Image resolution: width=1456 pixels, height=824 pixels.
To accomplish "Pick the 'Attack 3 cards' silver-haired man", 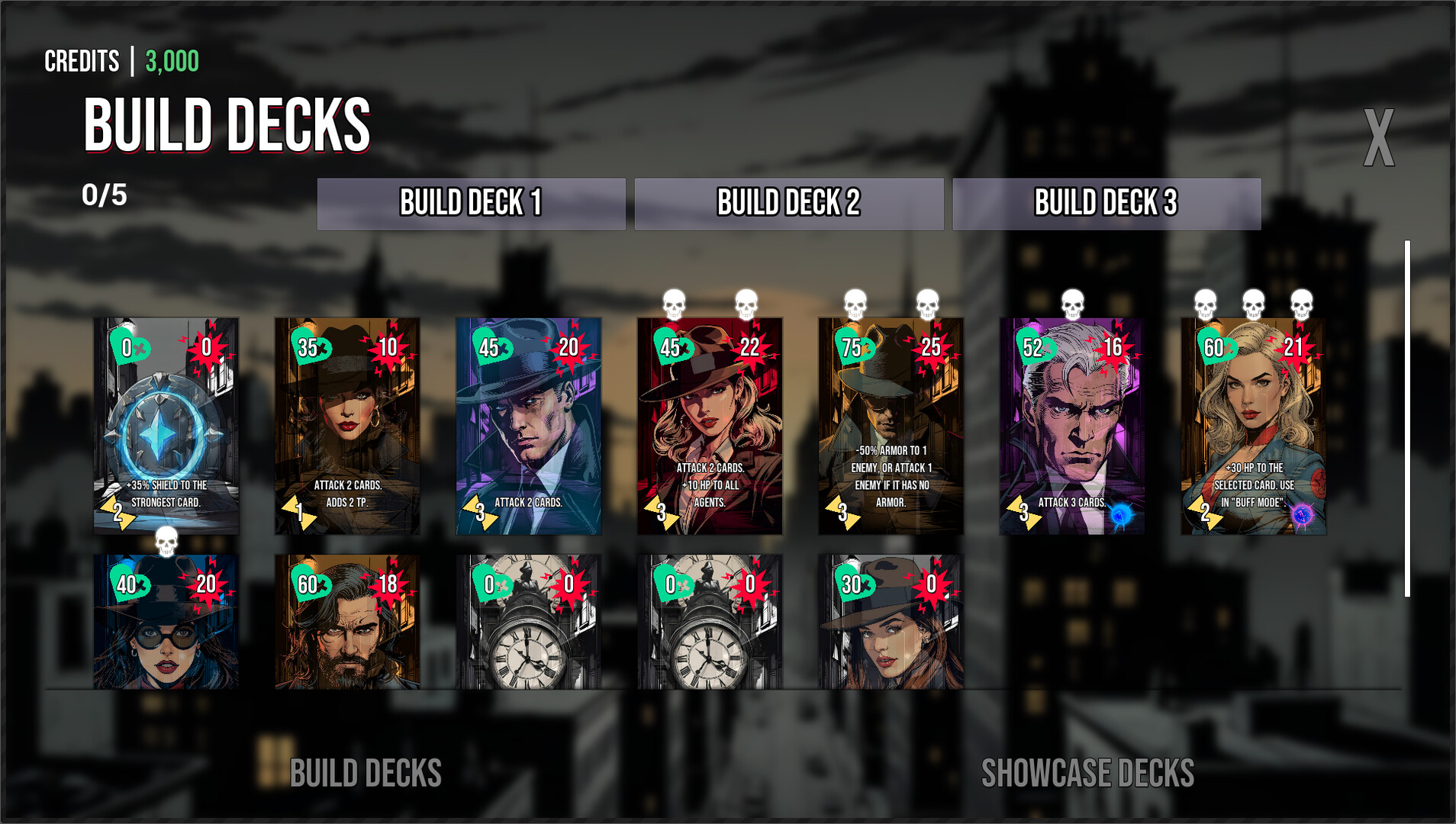I will point(1071,426).
